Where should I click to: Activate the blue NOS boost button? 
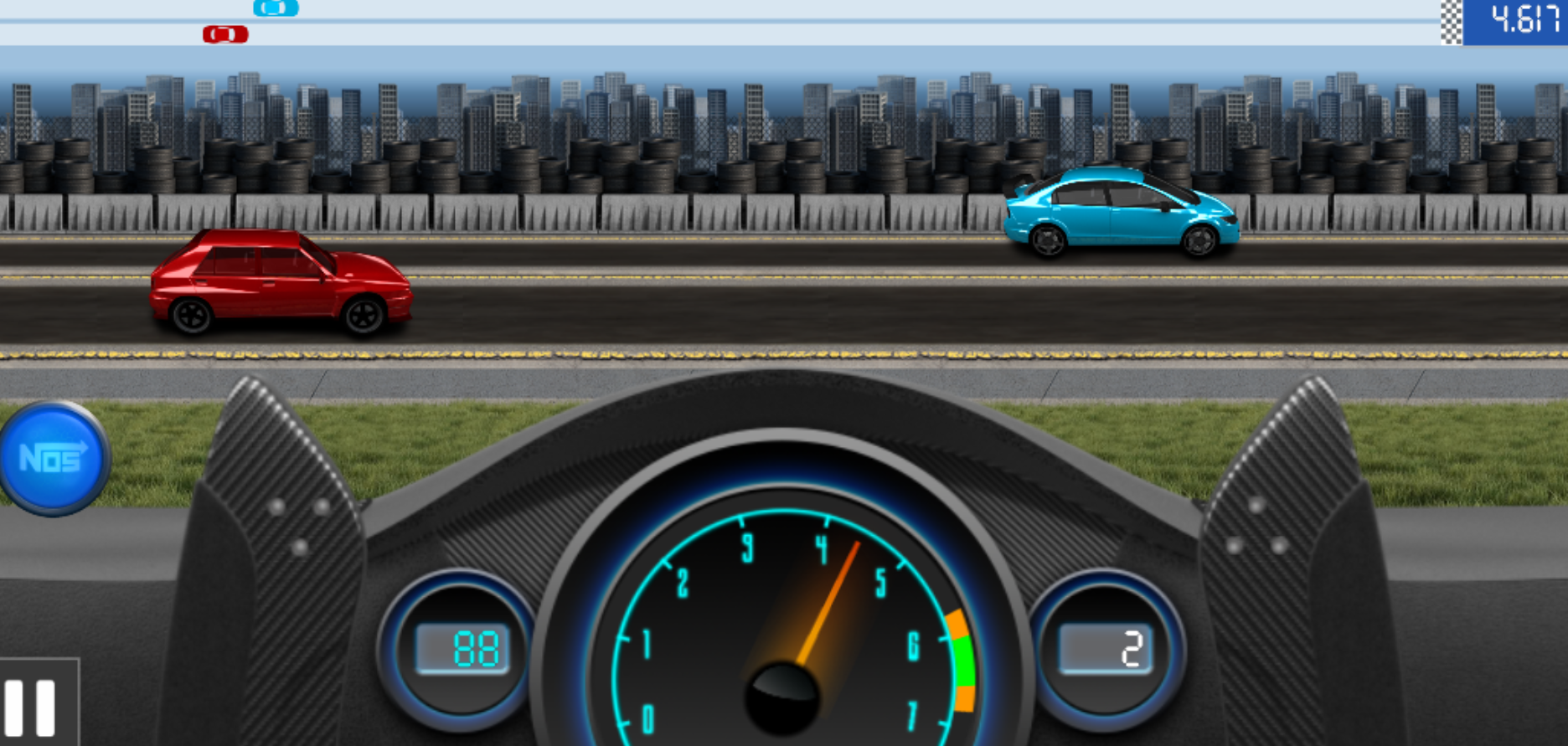pyautogui.click(x=54, y=457)
